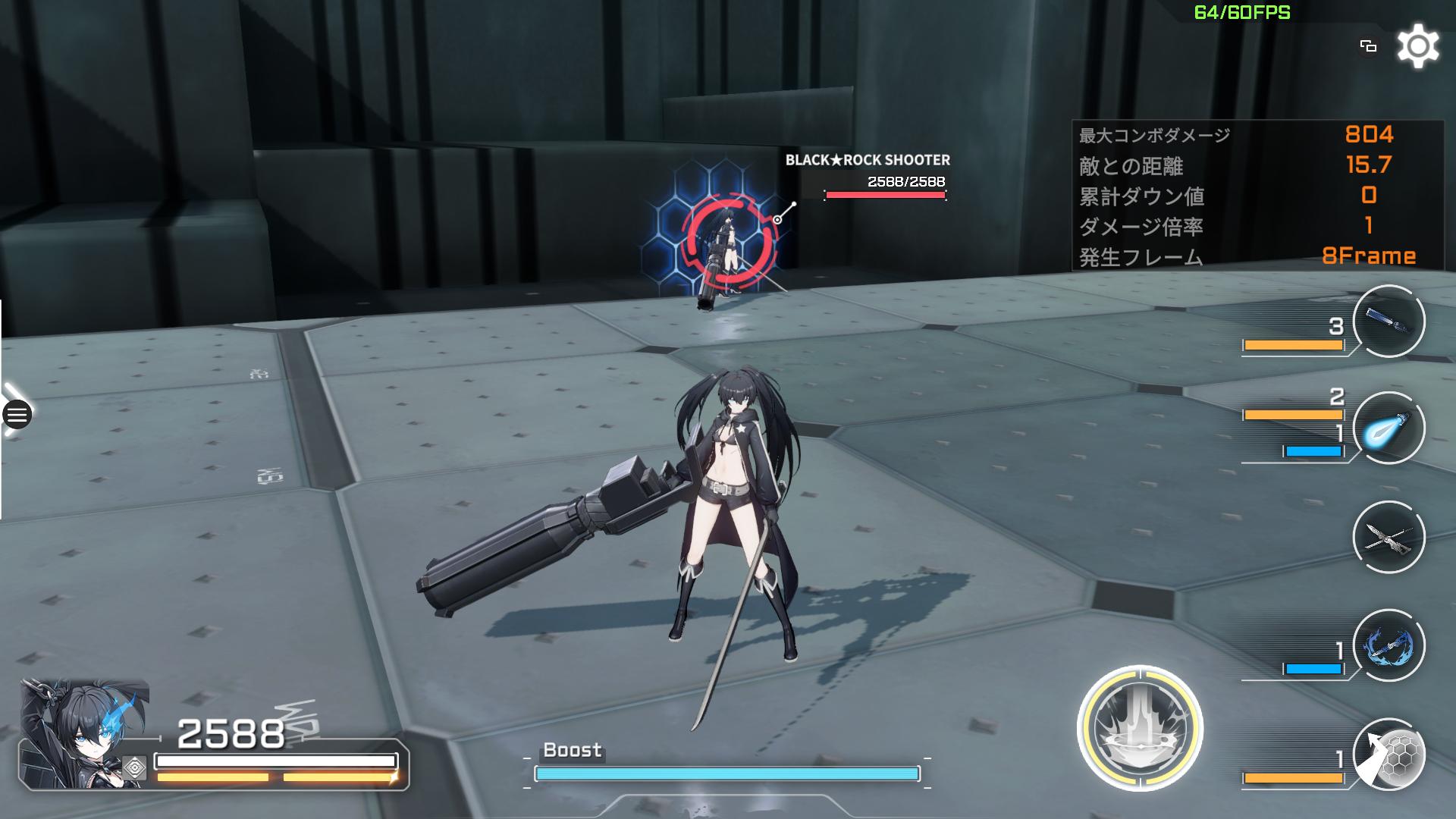Viewport: 1456px width, 819px height.
Task: Trigger the blue flame sword skill
Action: tap(1389, 646)
